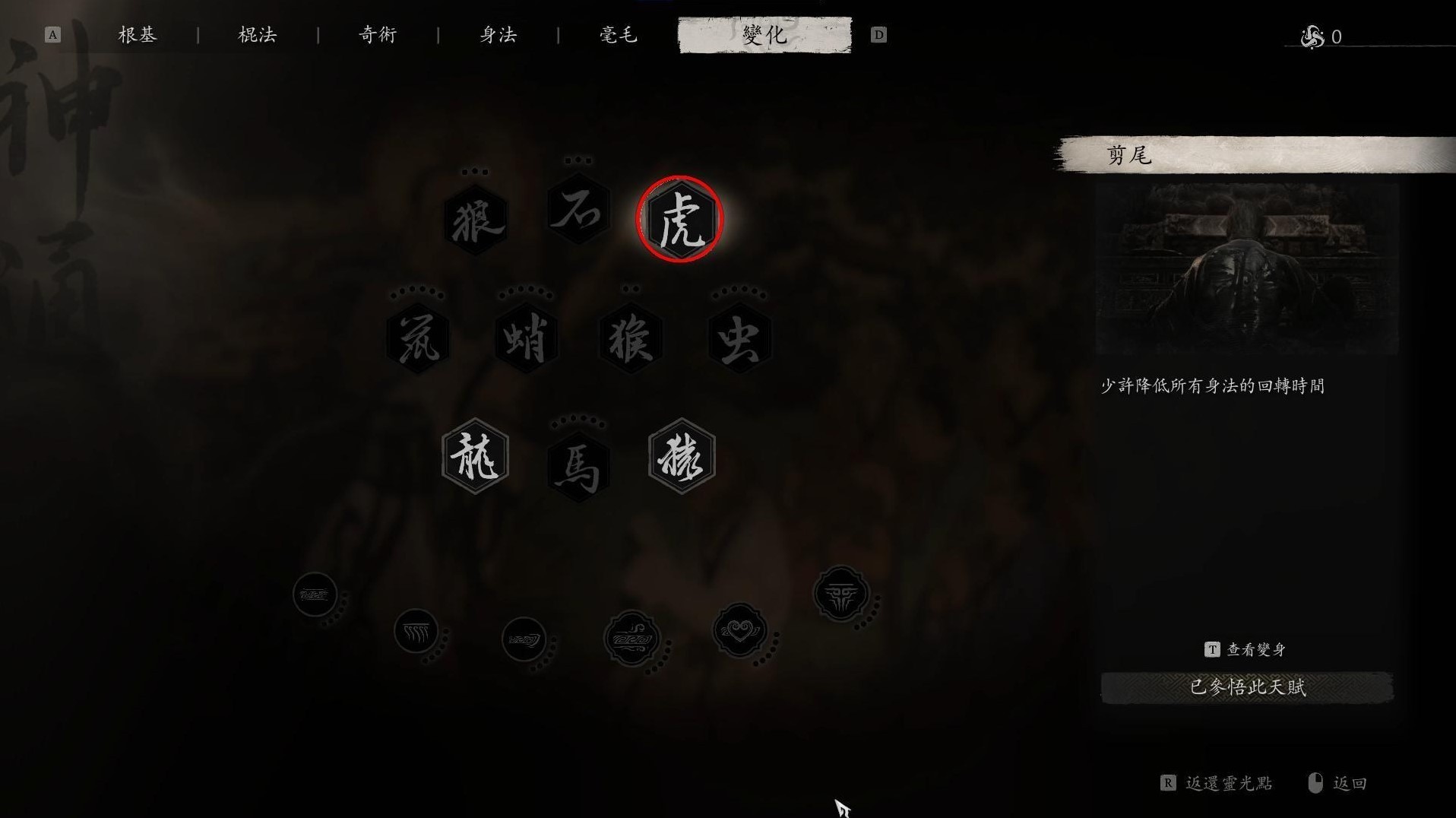Click the highlighted 變化 tab

pos(764,35)
